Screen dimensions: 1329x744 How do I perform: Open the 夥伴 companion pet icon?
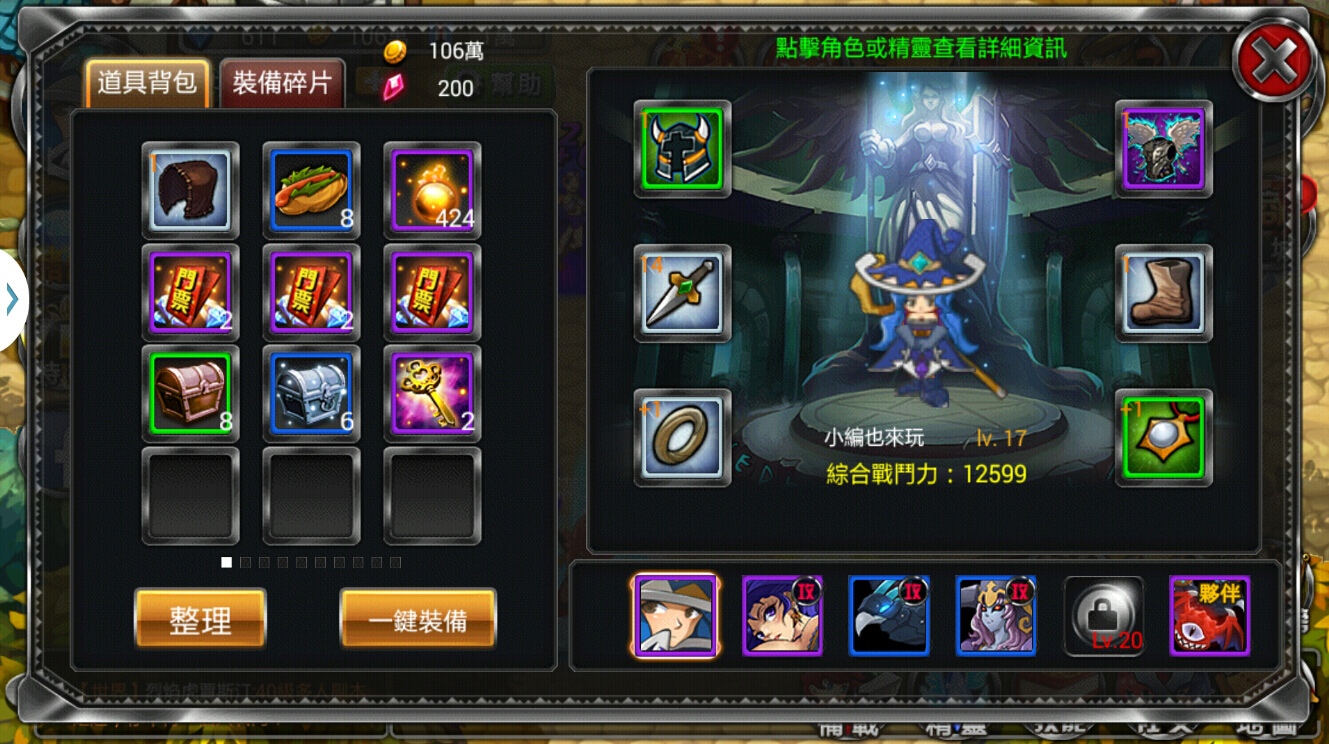pyautogui.click(x=1209, y=616)
